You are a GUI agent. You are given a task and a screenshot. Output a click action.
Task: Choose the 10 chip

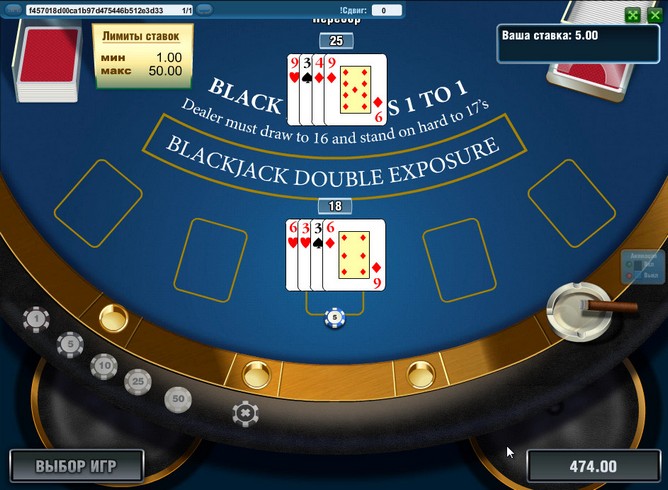click(104, 366)
